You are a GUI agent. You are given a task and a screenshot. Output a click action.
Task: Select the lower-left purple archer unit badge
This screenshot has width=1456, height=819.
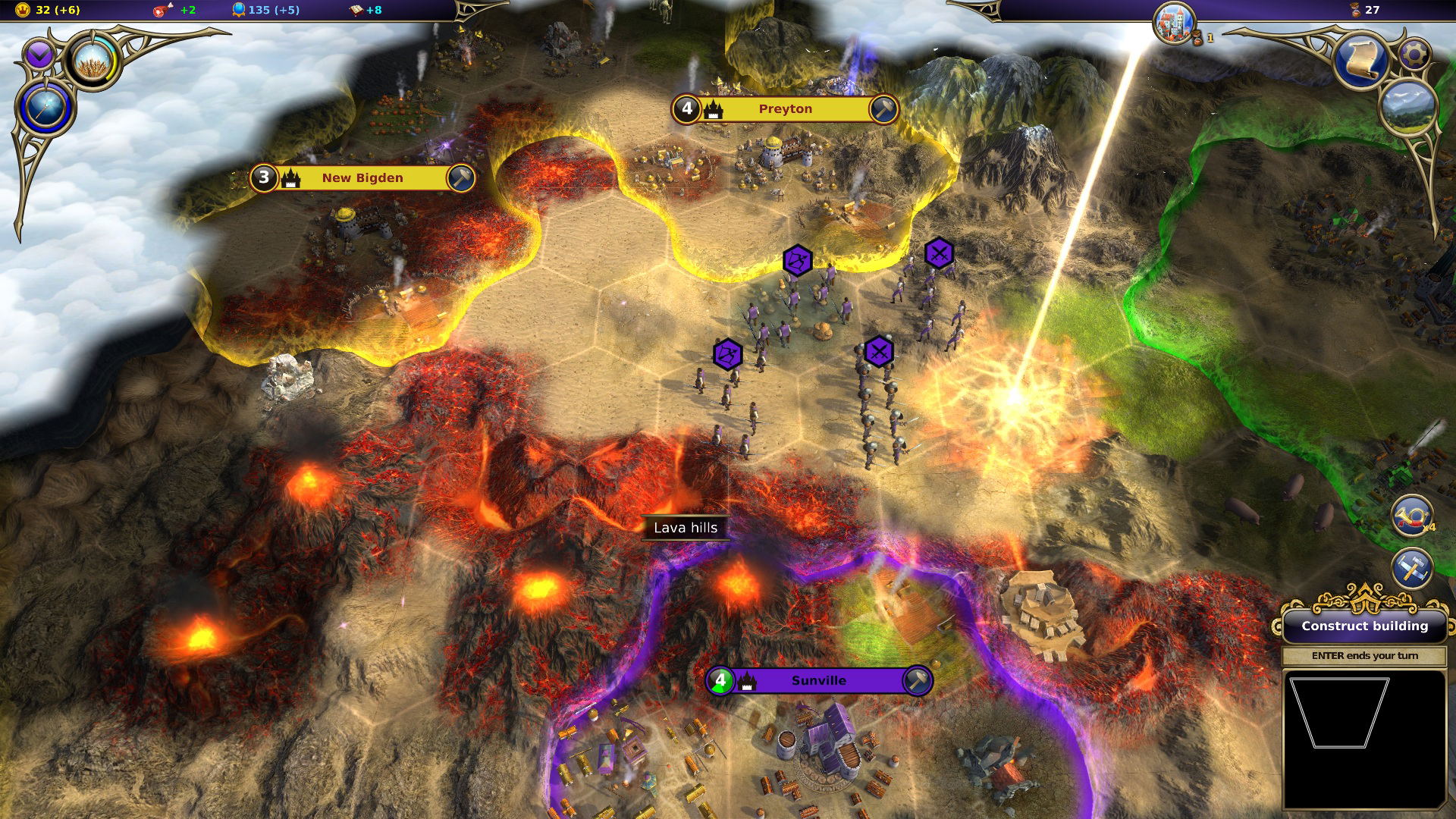pos(727,354)
